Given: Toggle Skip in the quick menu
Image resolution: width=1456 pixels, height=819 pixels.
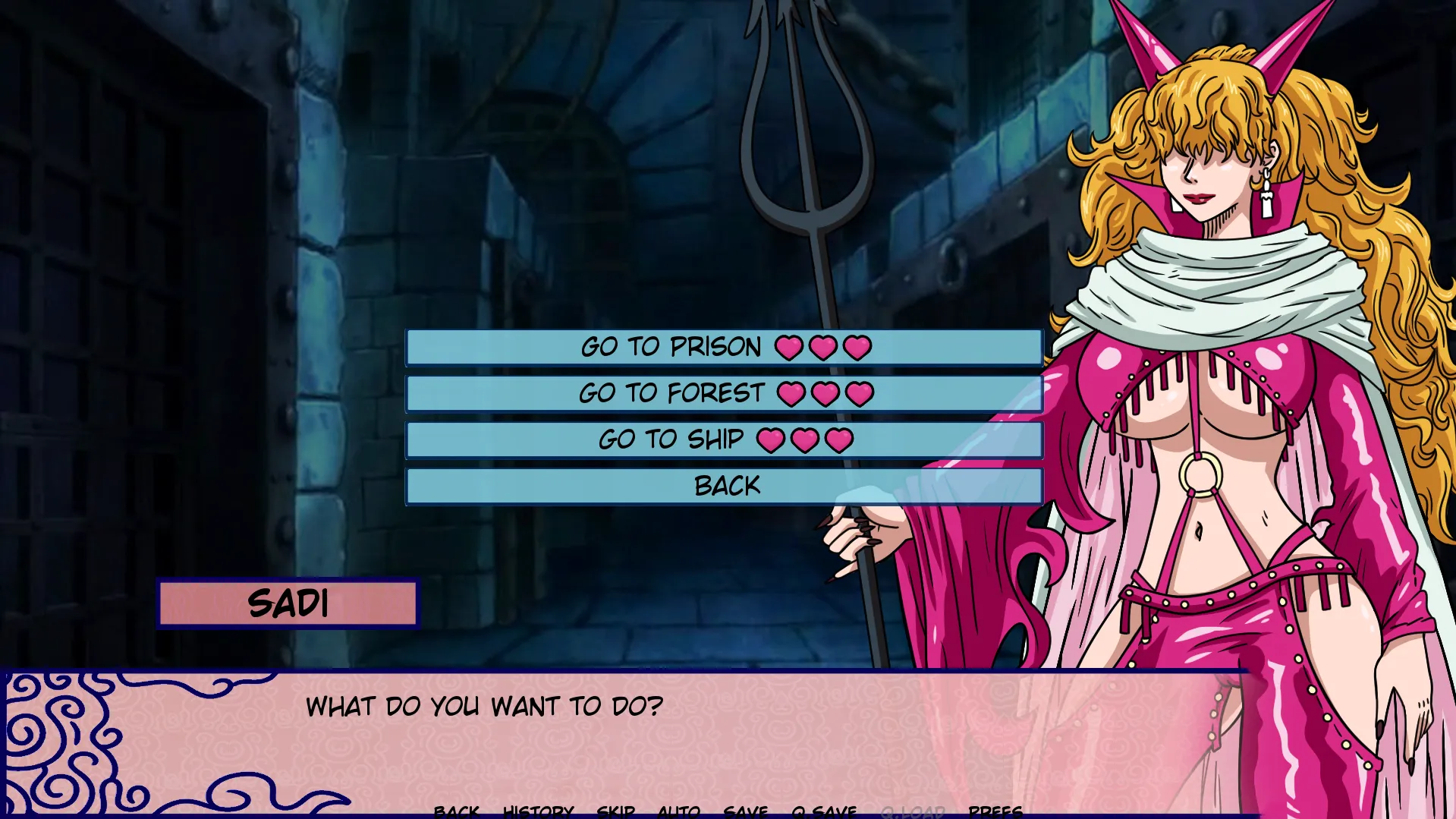Looking at the screenshot, I should (x=615, y=811).
